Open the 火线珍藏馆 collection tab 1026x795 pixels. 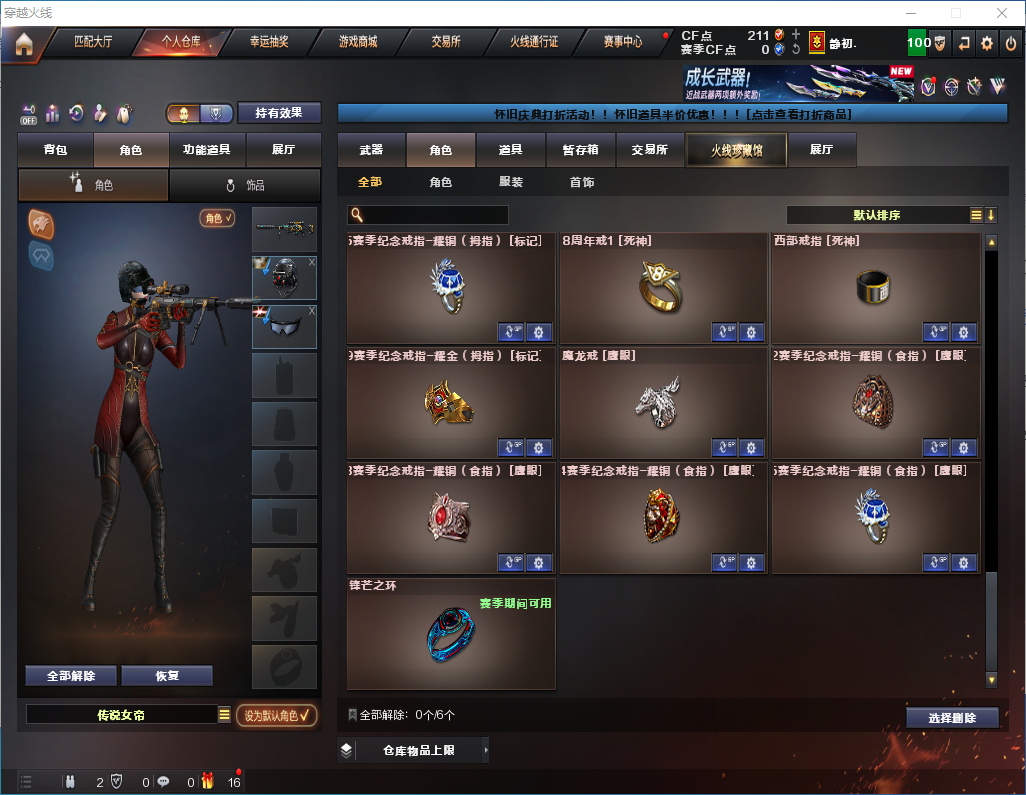tap(735, 150)
